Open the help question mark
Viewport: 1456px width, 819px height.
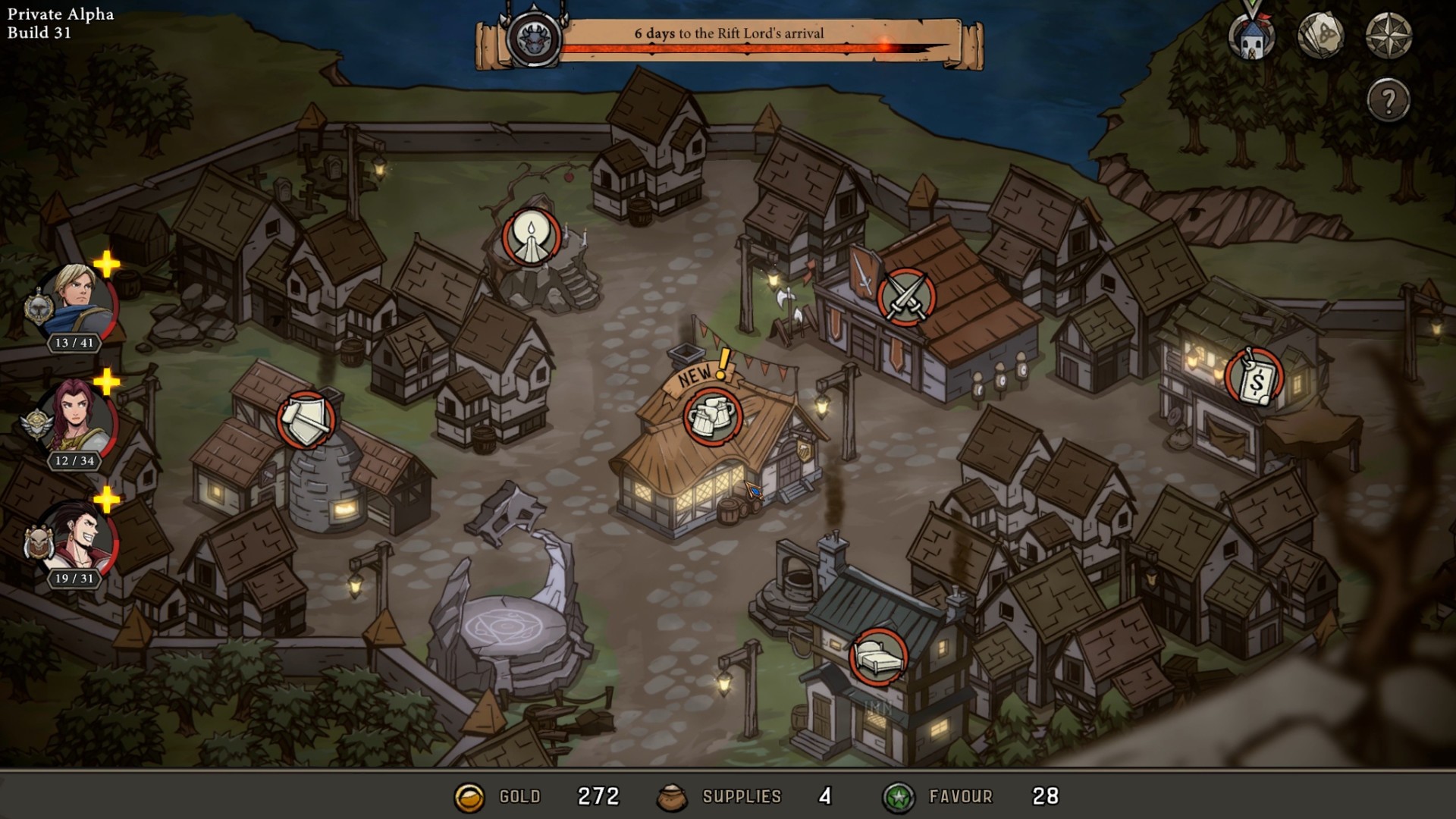coord(1387,99)
